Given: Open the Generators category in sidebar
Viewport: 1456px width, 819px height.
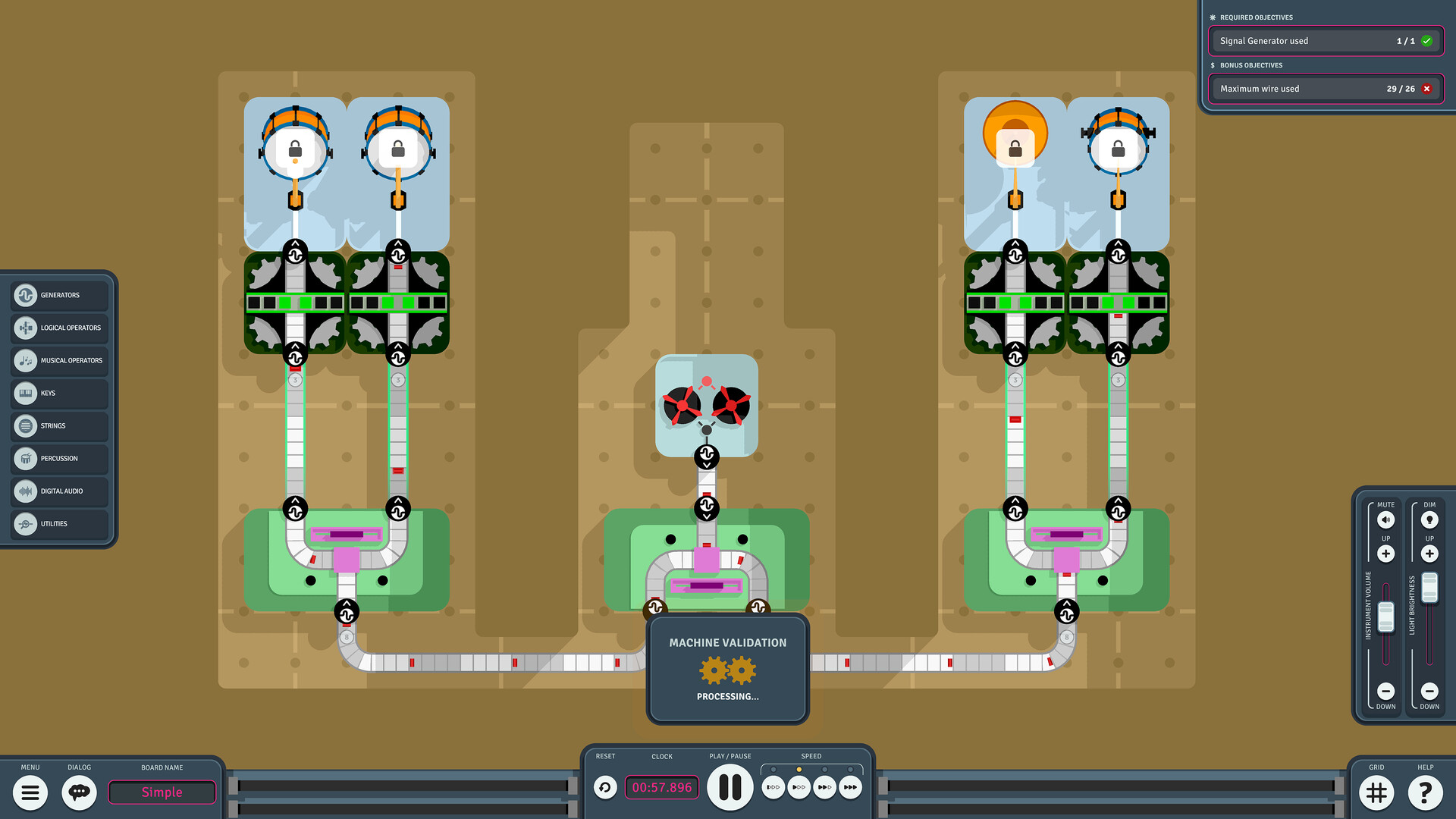Looking at the screenshot, I should pos(58,295).
